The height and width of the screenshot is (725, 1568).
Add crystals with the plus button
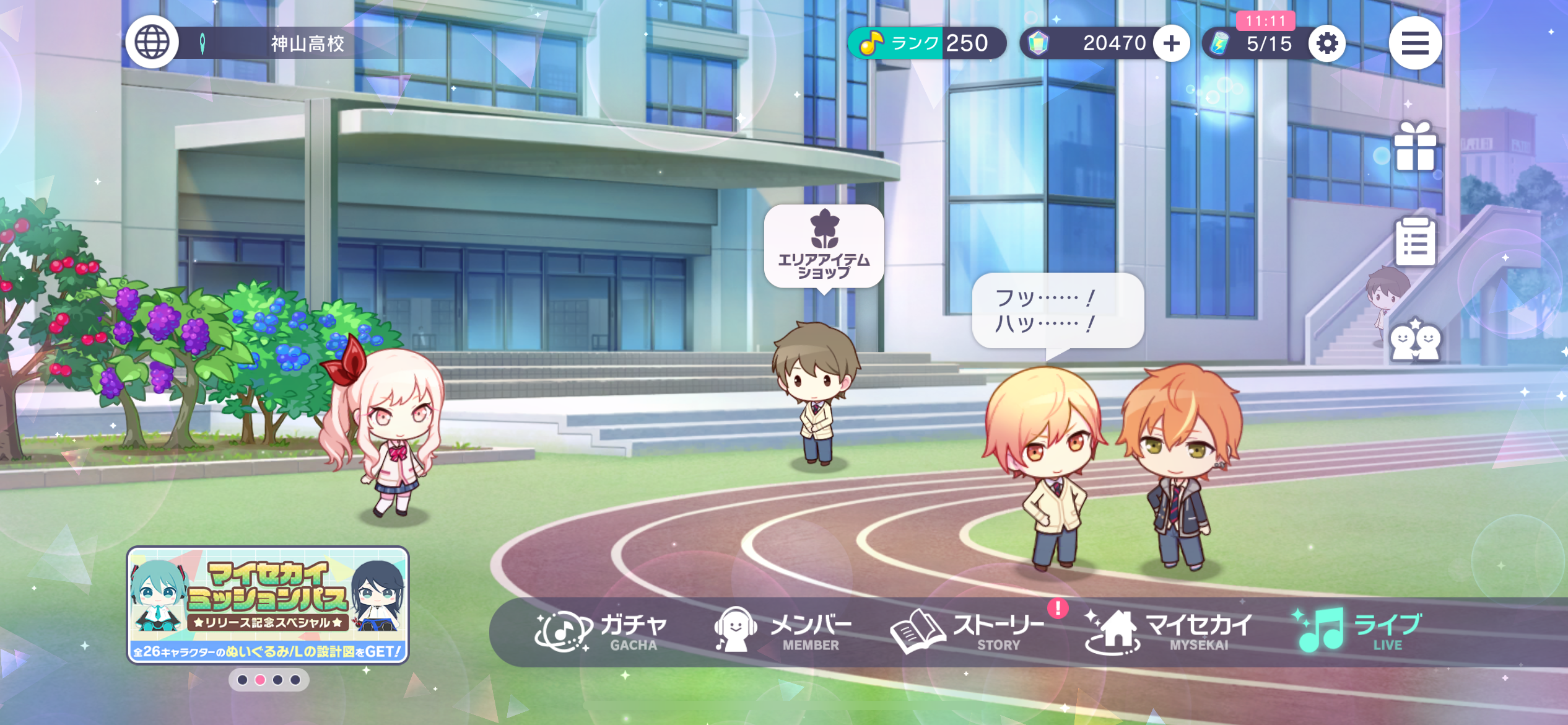(1171, 43)
